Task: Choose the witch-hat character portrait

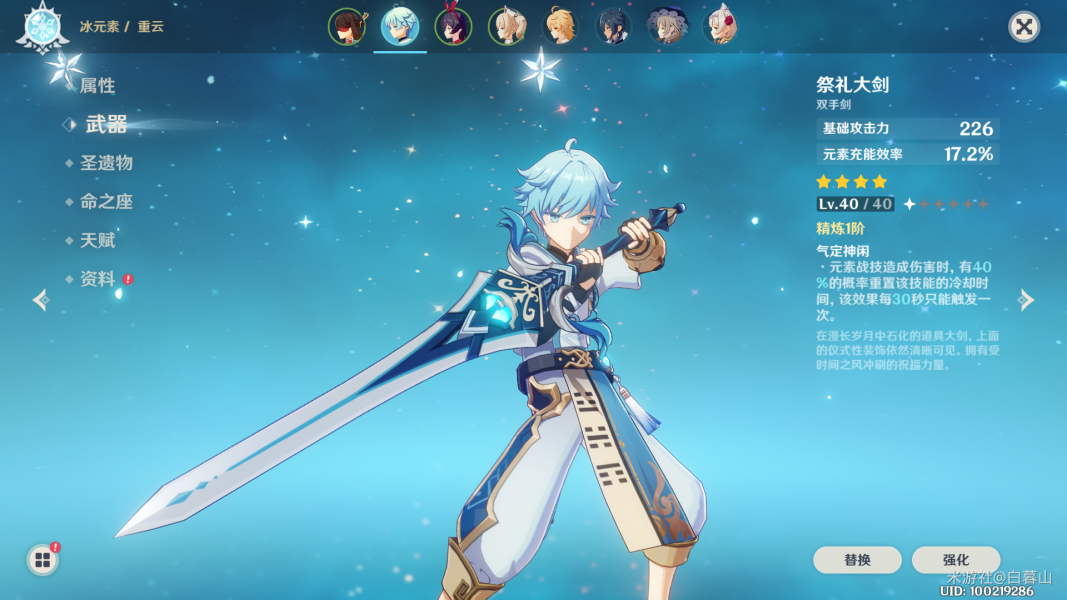Action: [x=667, y=27]
